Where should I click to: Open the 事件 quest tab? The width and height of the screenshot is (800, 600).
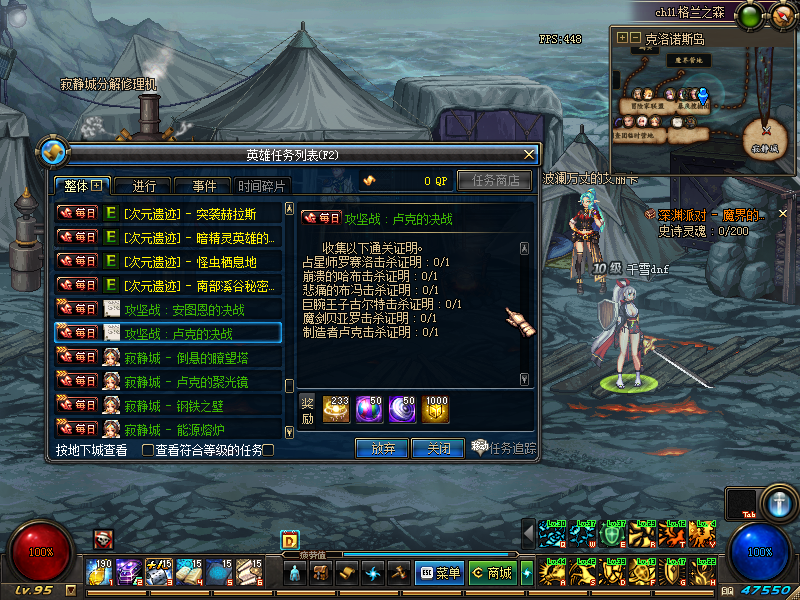point(203,185)
